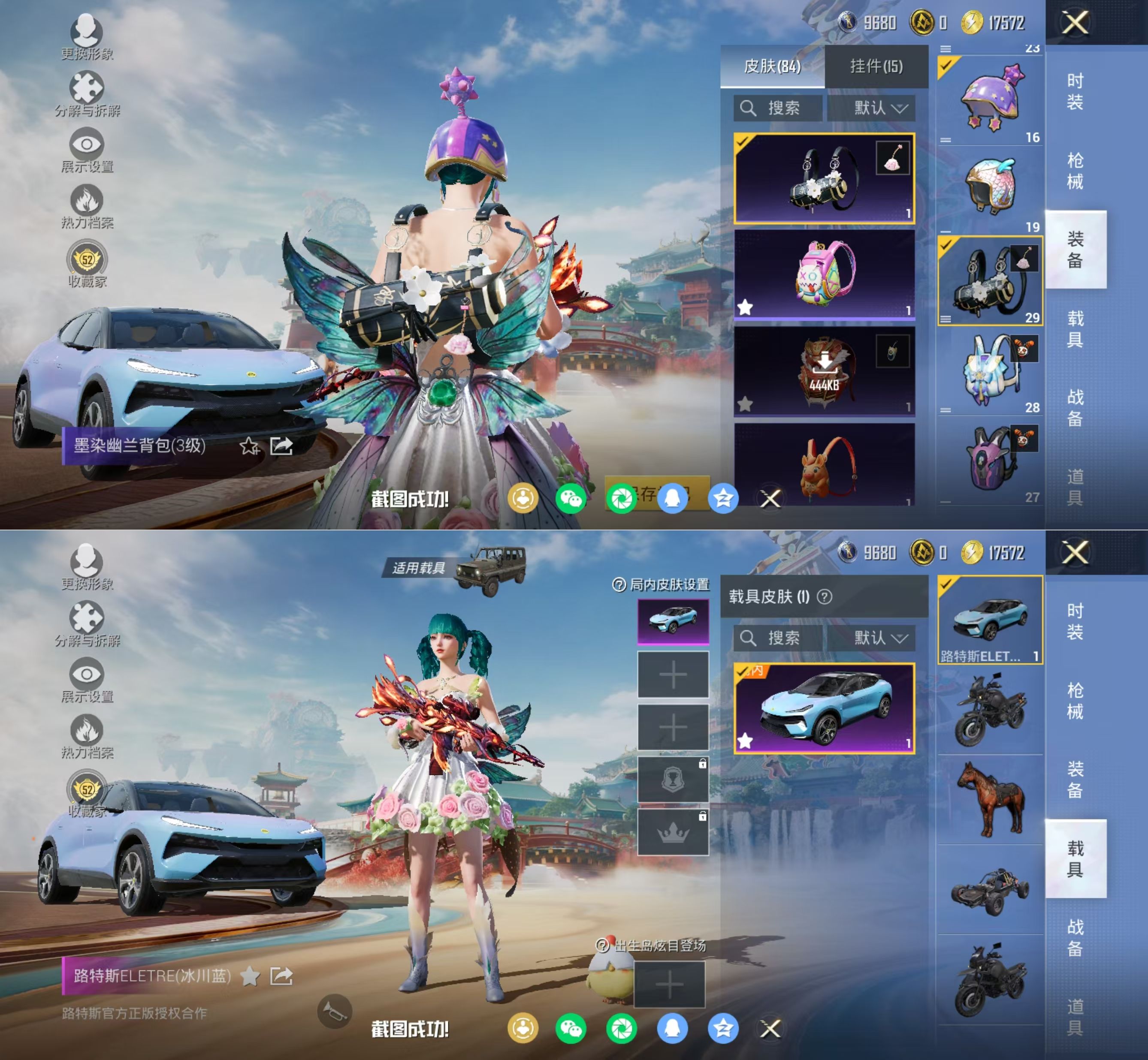1148x1060 pixels.
Task: Share the 墨染幽兰背包 skin
Action: (x=282, y=446)
